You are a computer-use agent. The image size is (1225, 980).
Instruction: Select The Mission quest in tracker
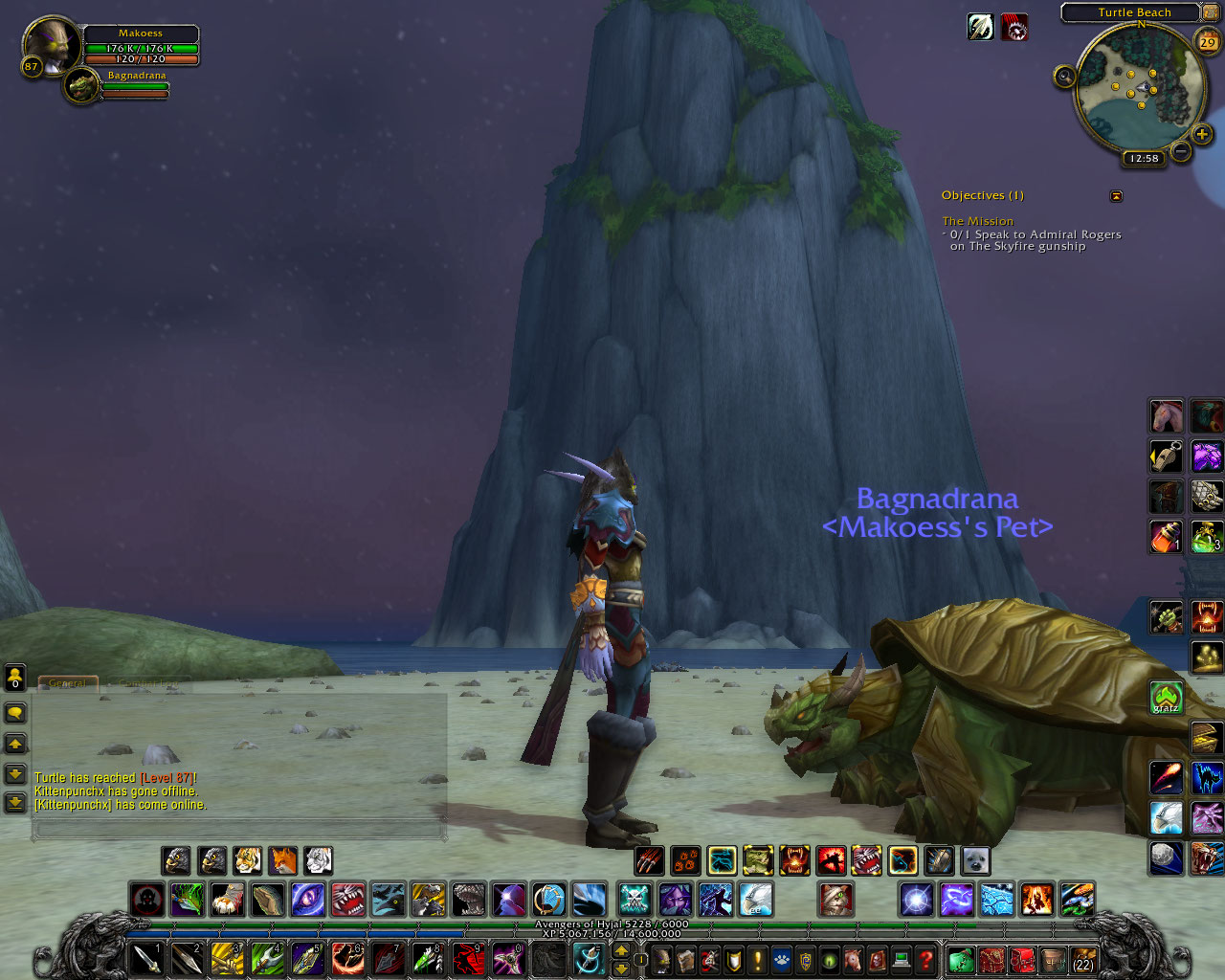point(977,221)
